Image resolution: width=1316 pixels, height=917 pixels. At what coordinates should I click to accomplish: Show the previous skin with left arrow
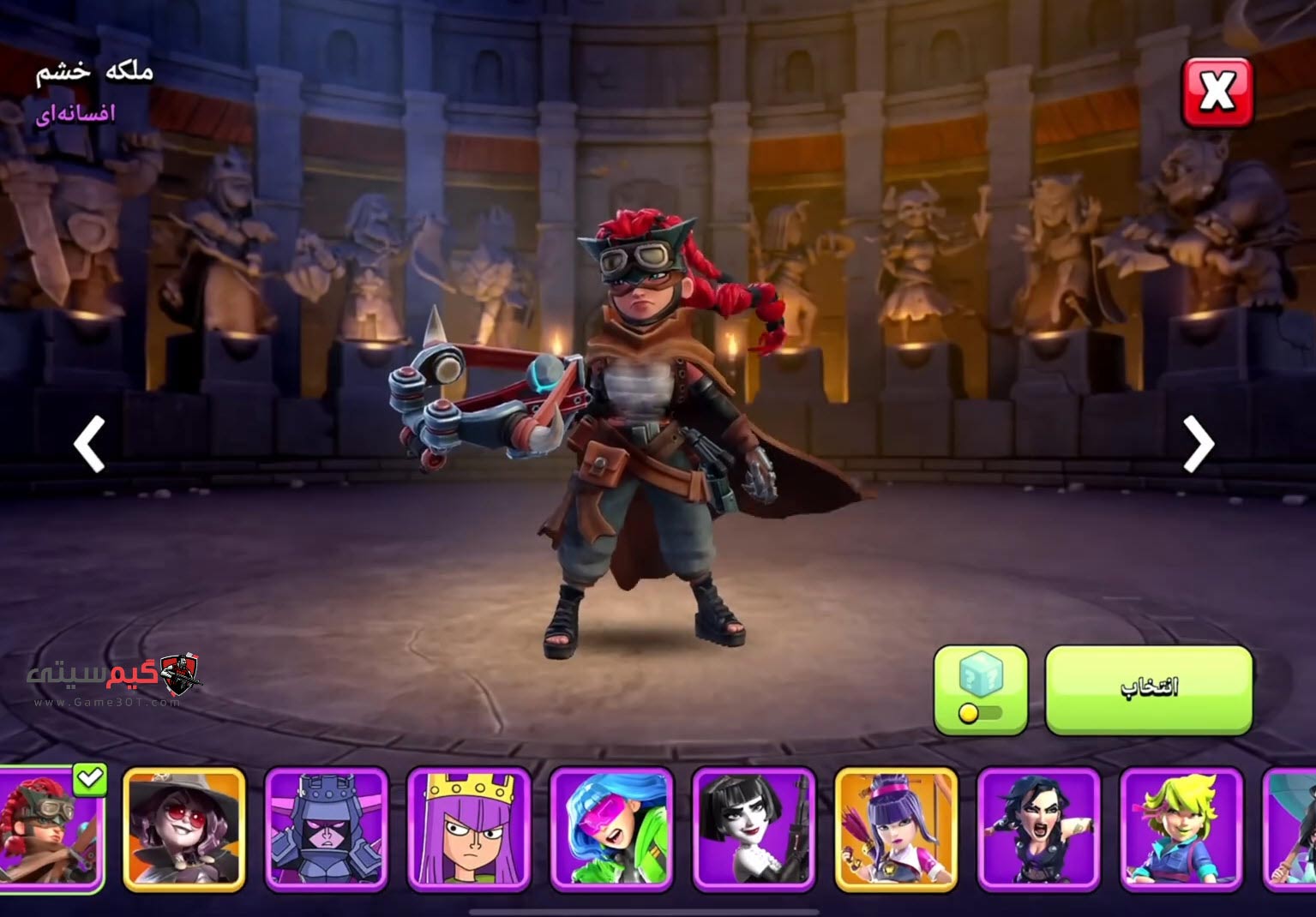(x=89, y=444)
